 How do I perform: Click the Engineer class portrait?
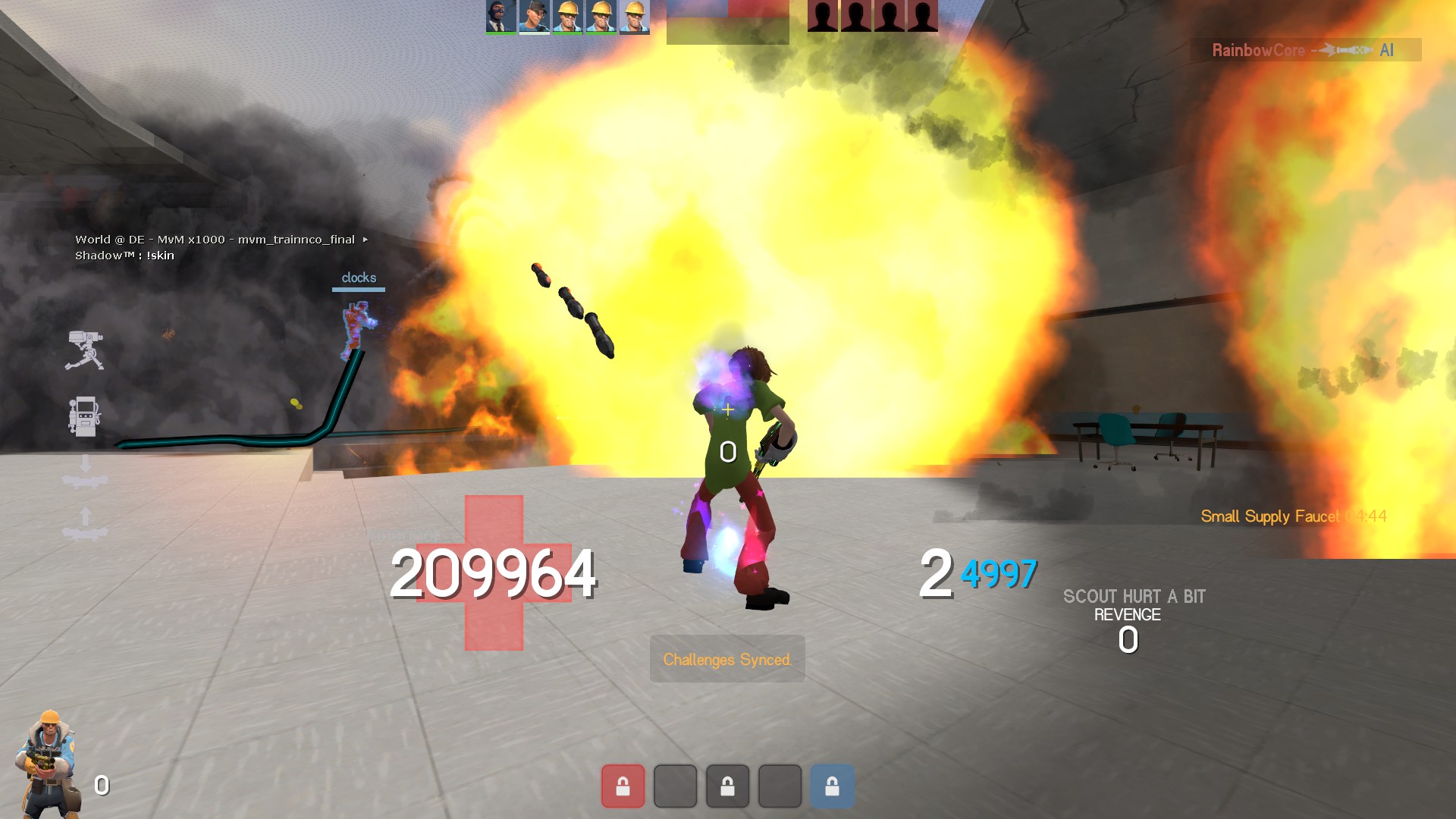[49, 763]
